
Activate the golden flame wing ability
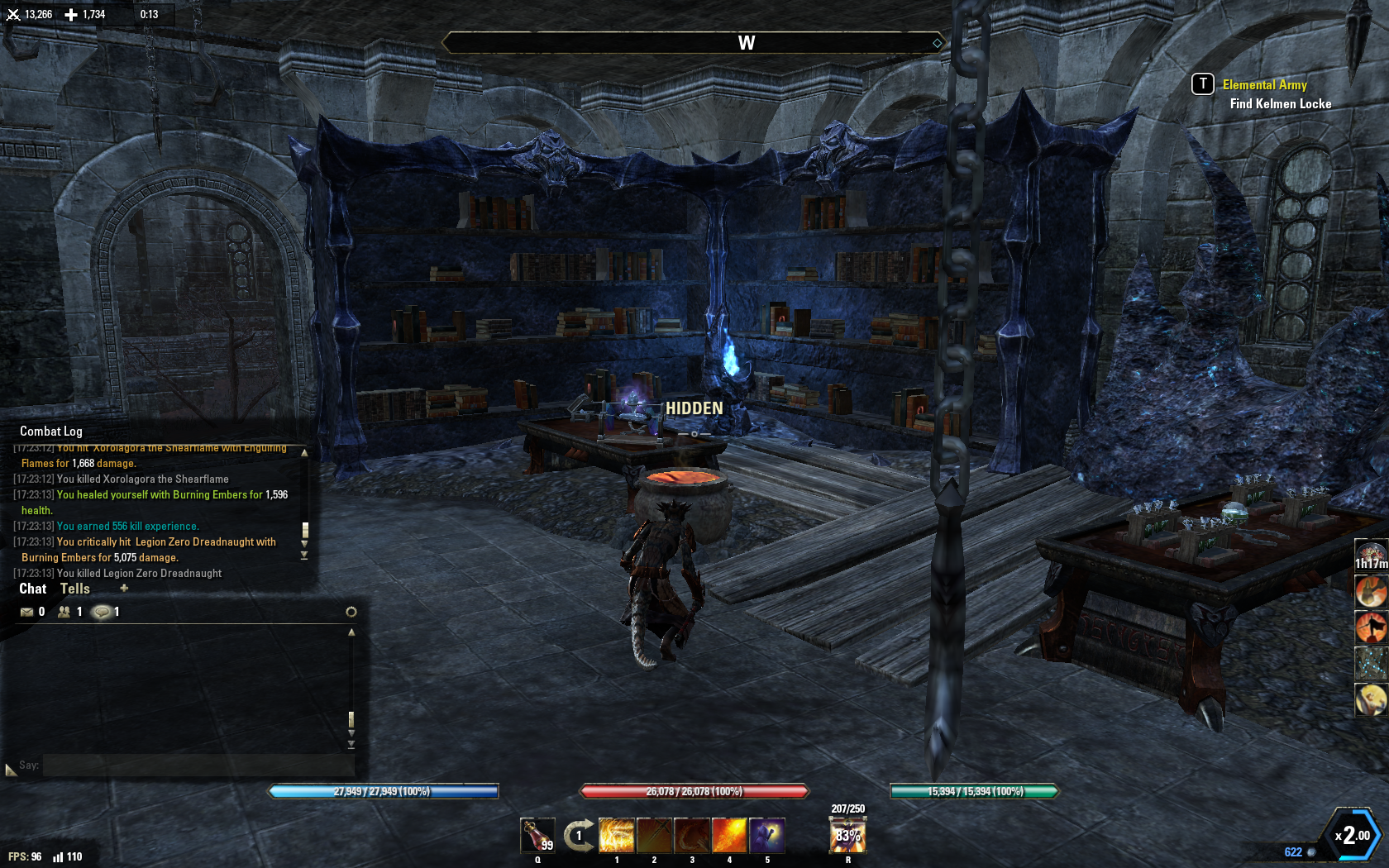(x=616, y=835)
